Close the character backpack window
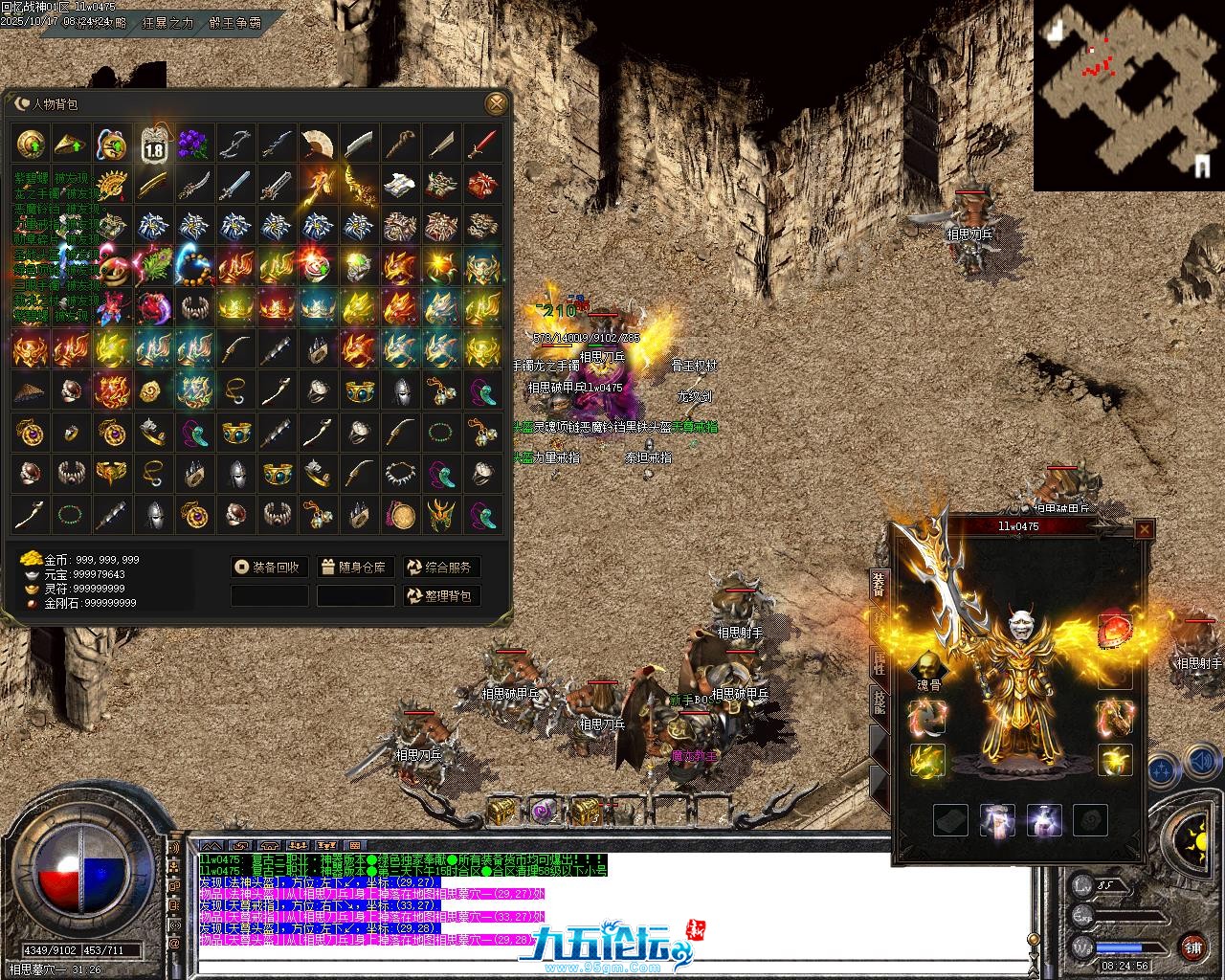The image size is (1225, 980). tap(496, 103)
